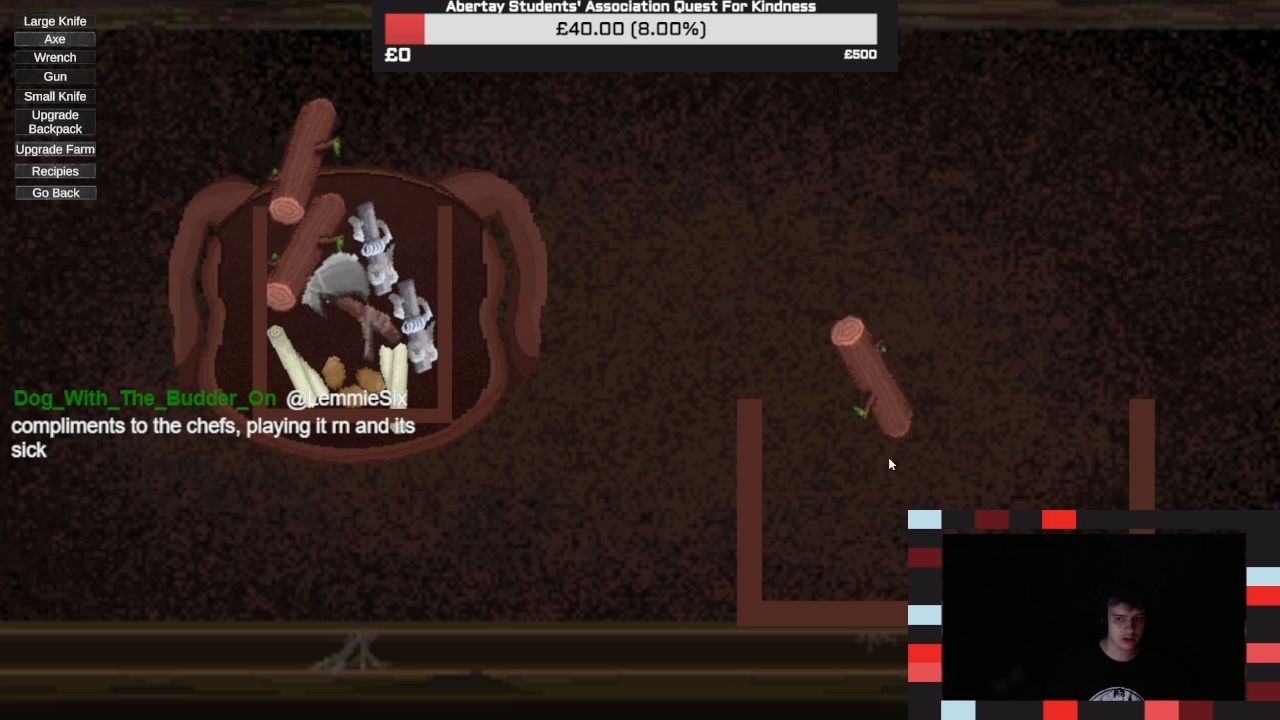This screenshot has height=720, width=1280.
Task: Activate the Upgrade Farm button
Action: coord(55,150)
